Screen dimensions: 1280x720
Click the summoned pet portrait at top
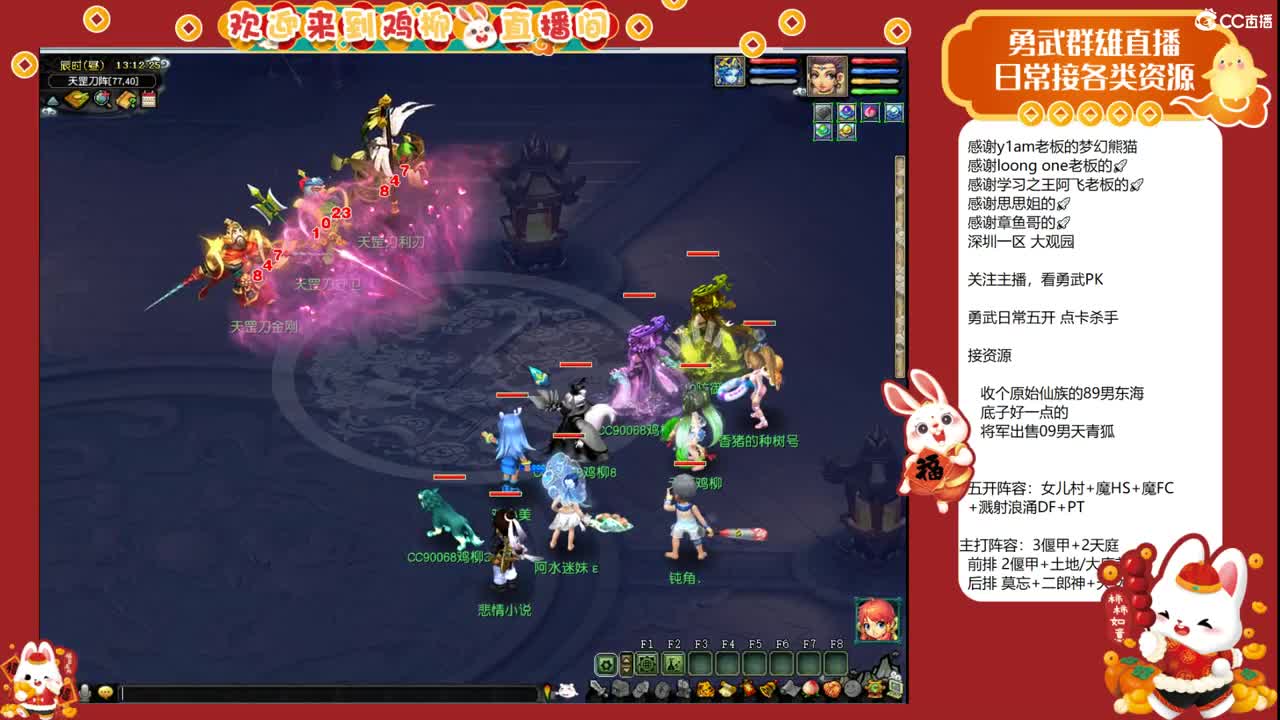pyautogui.click(x=729, y=71)
